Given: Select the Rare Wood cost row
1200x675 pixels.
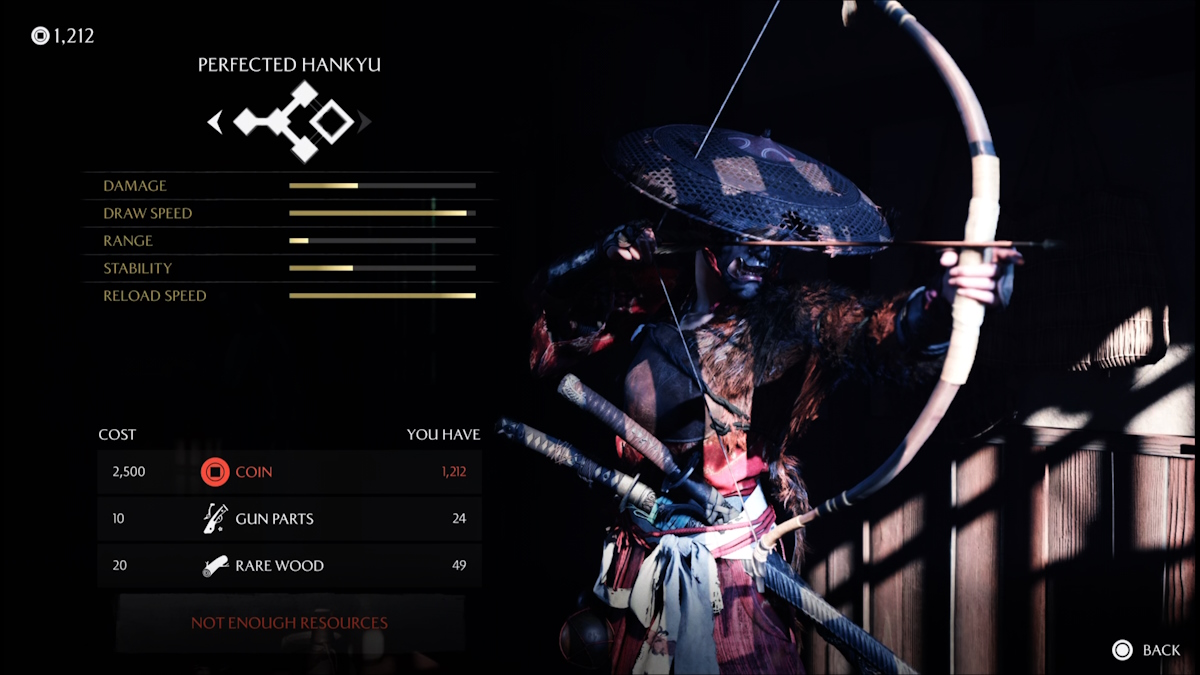Looking at the screenshot, I should tap(289, 566).
